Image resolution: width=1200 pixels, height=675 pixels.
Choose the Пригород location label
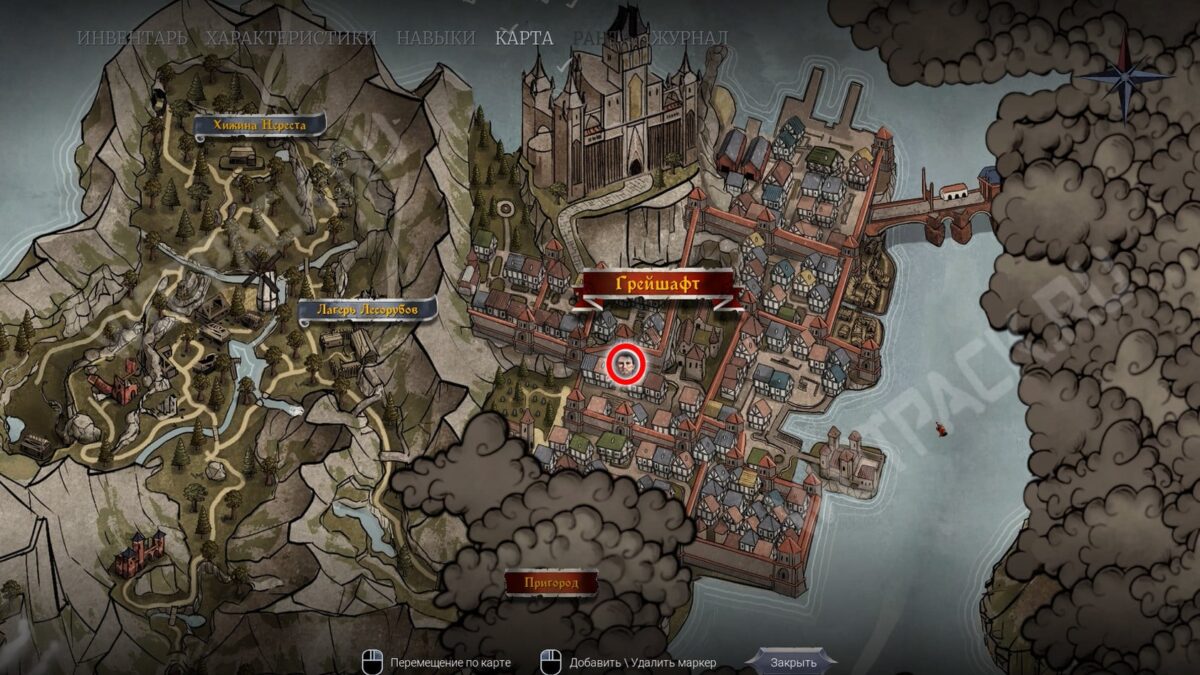(551, 582)
